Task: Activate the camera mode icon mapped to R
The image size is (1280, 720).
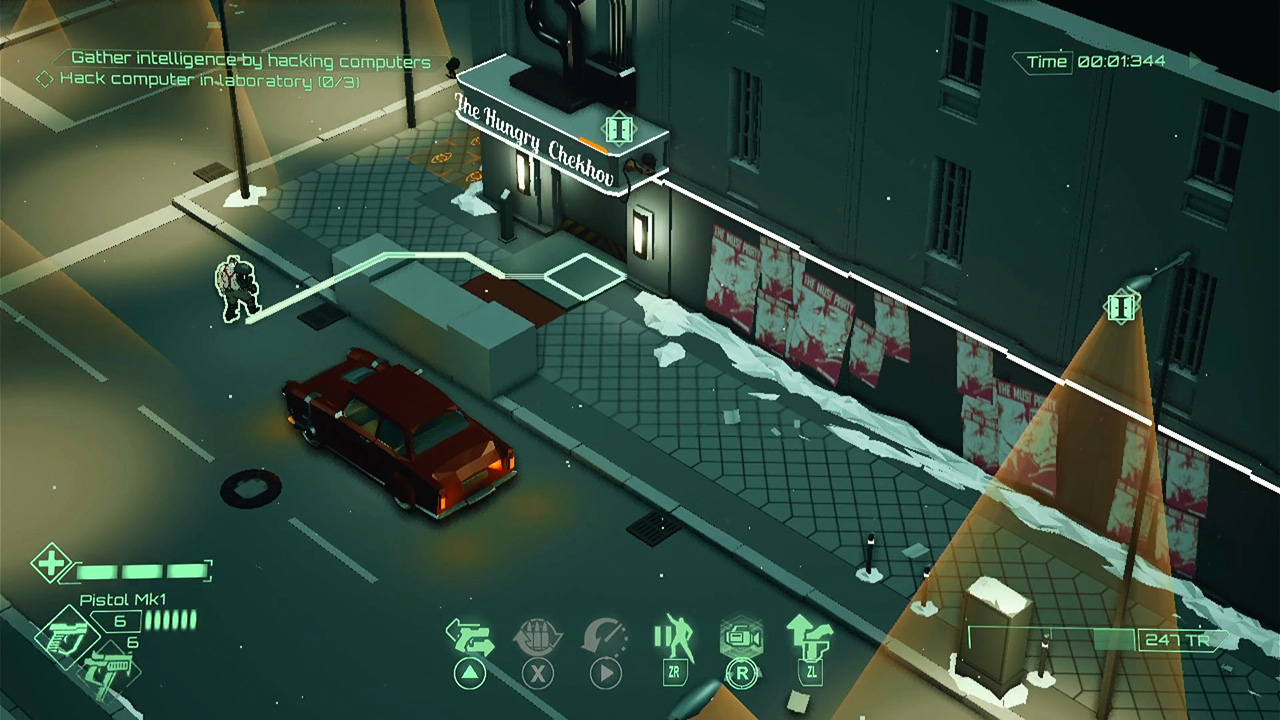Action: click(x=740, y=633)
